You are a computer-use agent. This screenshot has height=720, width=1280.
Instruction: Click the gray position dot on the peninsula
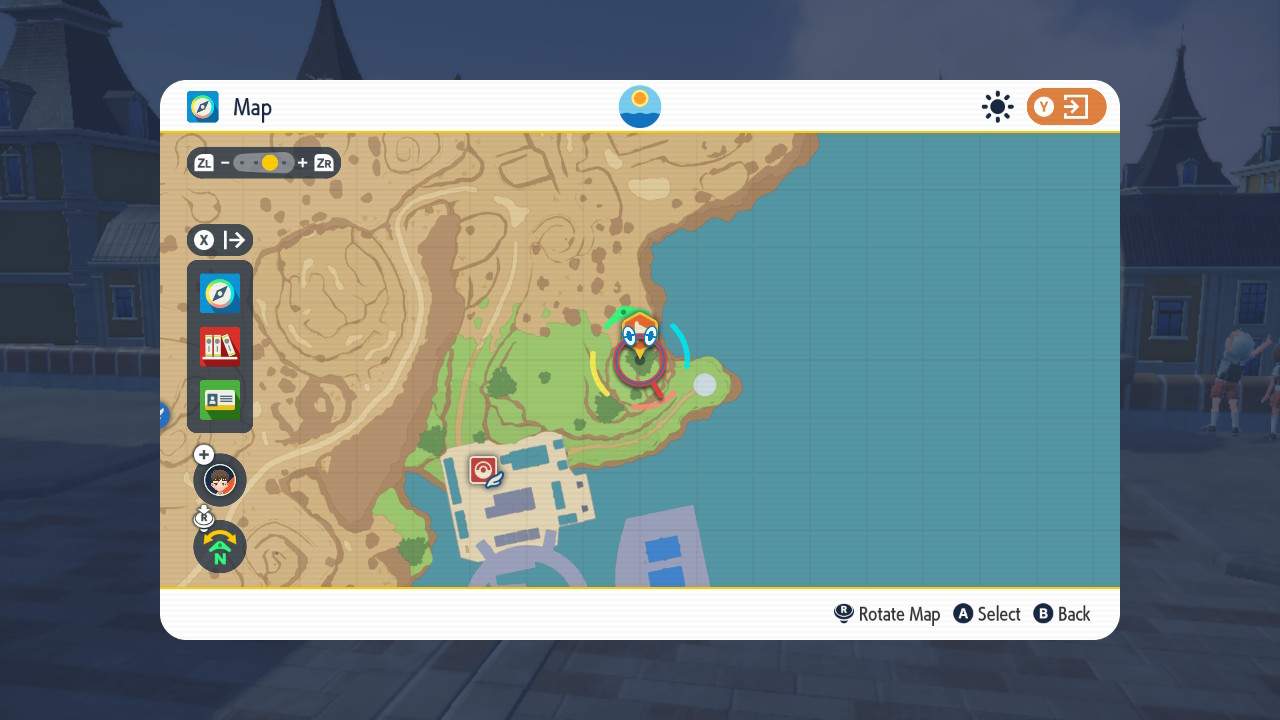point(706,386)
